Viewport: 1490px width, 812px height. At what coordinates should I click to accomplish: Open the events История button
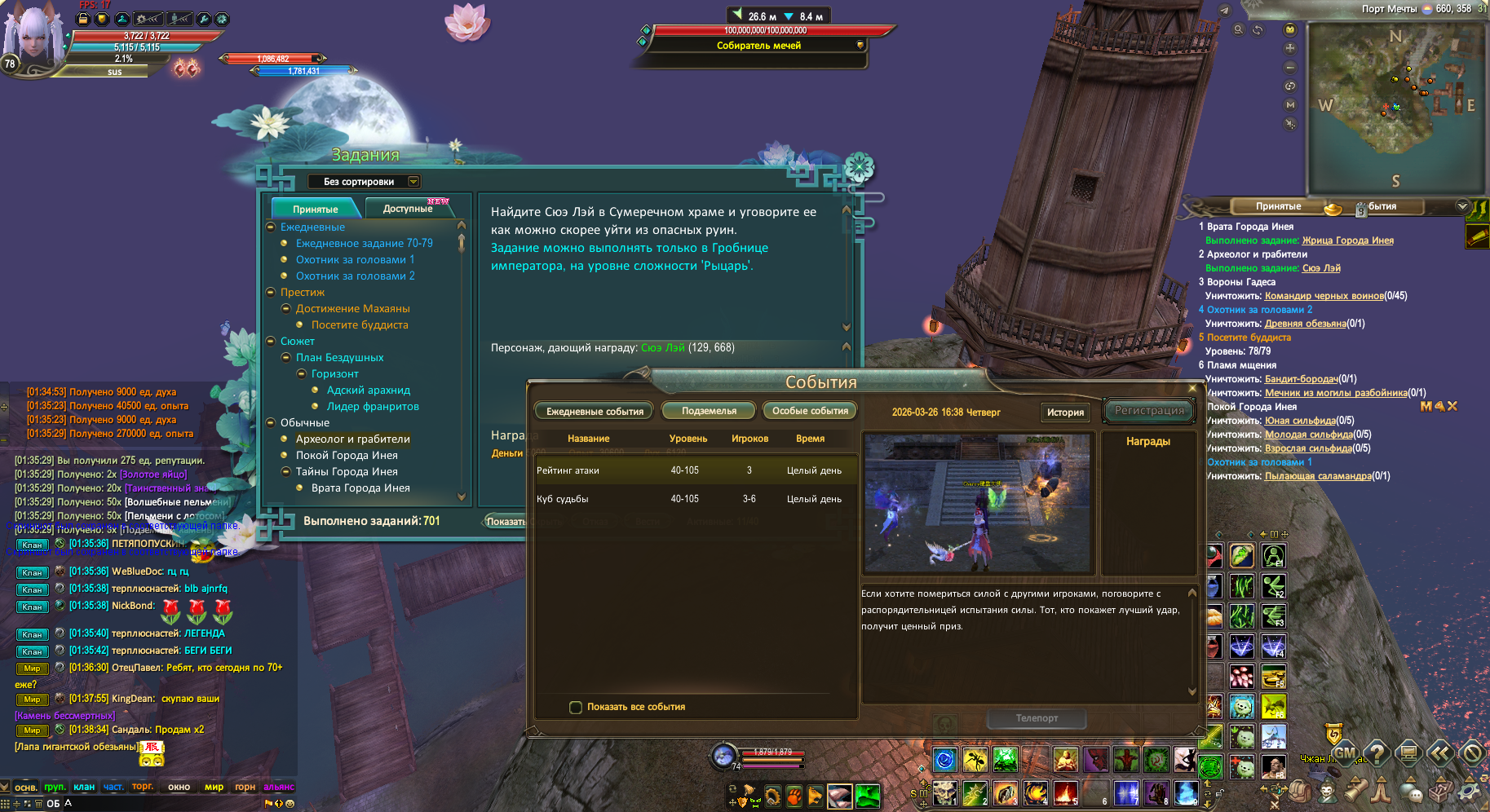pyautogui.click(x=1064, y=412)
